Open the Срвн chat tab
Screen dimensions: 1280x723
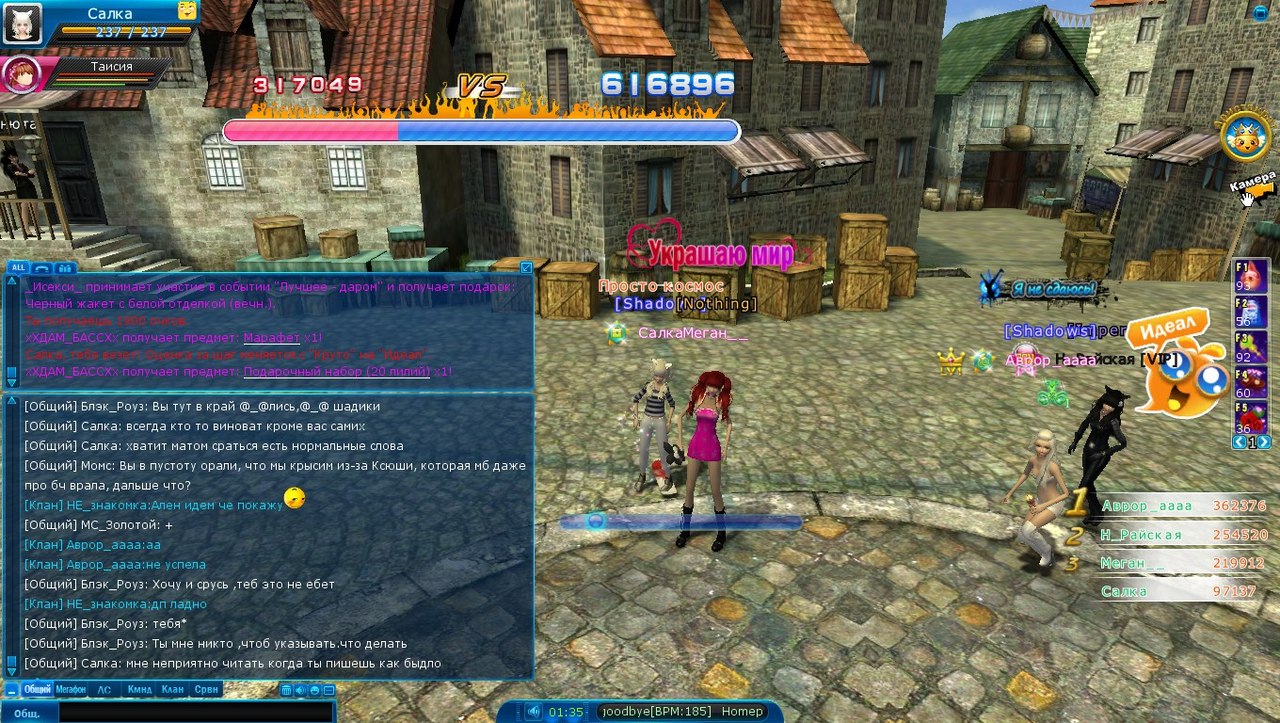coord(206,689)
